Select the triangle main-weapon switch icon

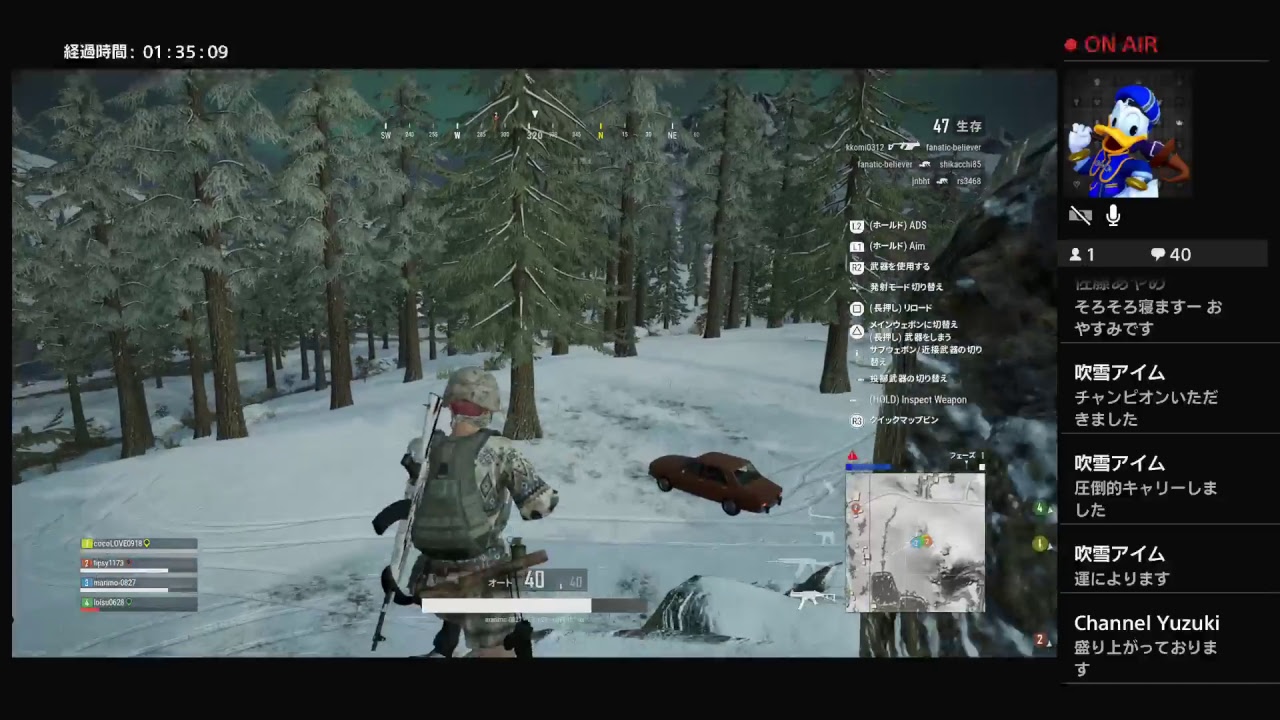tap(856, 330)
